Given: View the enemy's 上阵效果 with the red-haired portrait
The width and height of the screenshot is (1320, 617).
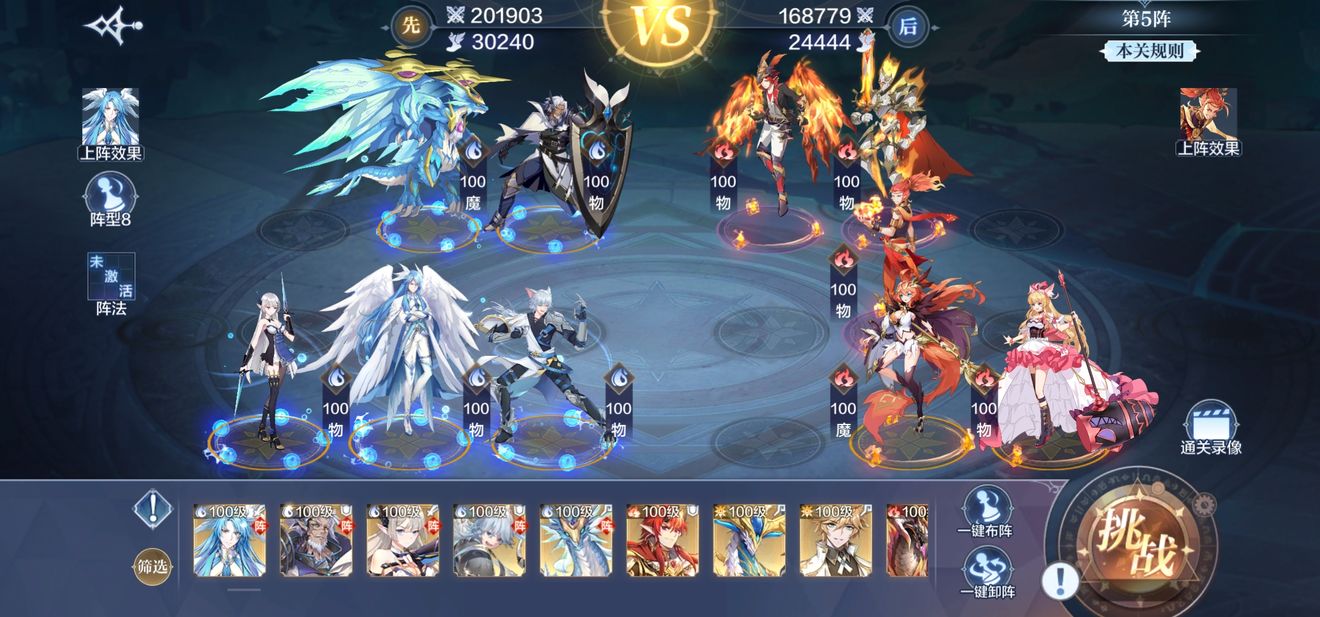Looking at the screenshot, I should 1208,122.
